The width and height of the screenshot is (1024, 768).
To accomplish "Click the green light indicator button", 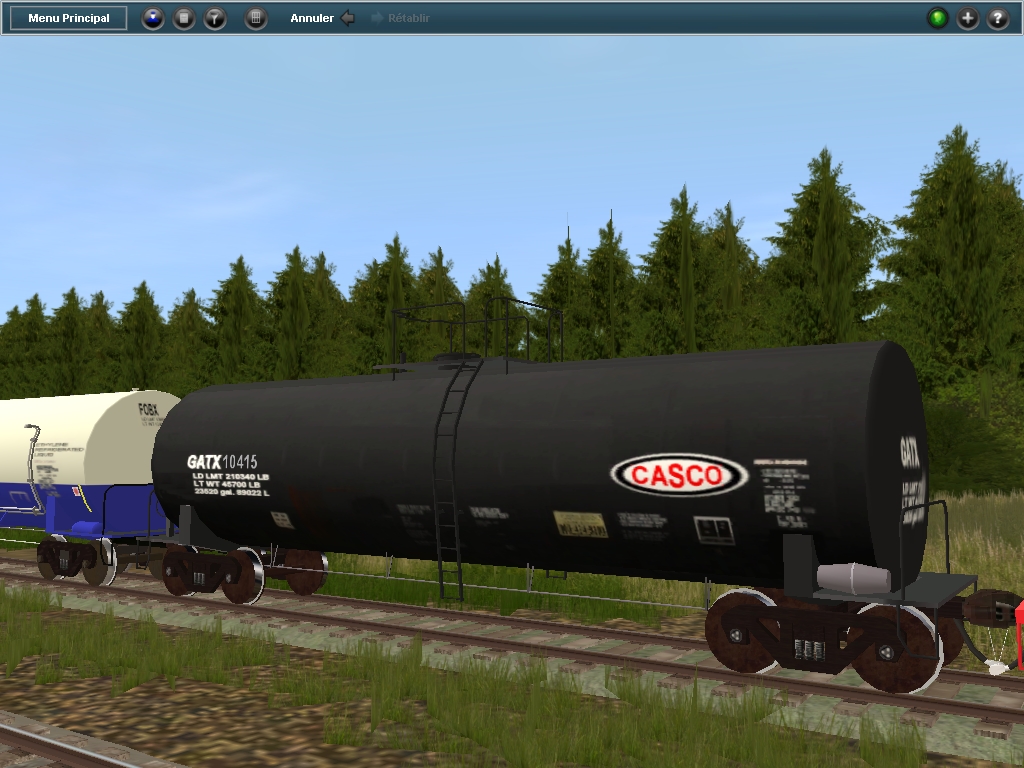I will [x=938, y=18].
